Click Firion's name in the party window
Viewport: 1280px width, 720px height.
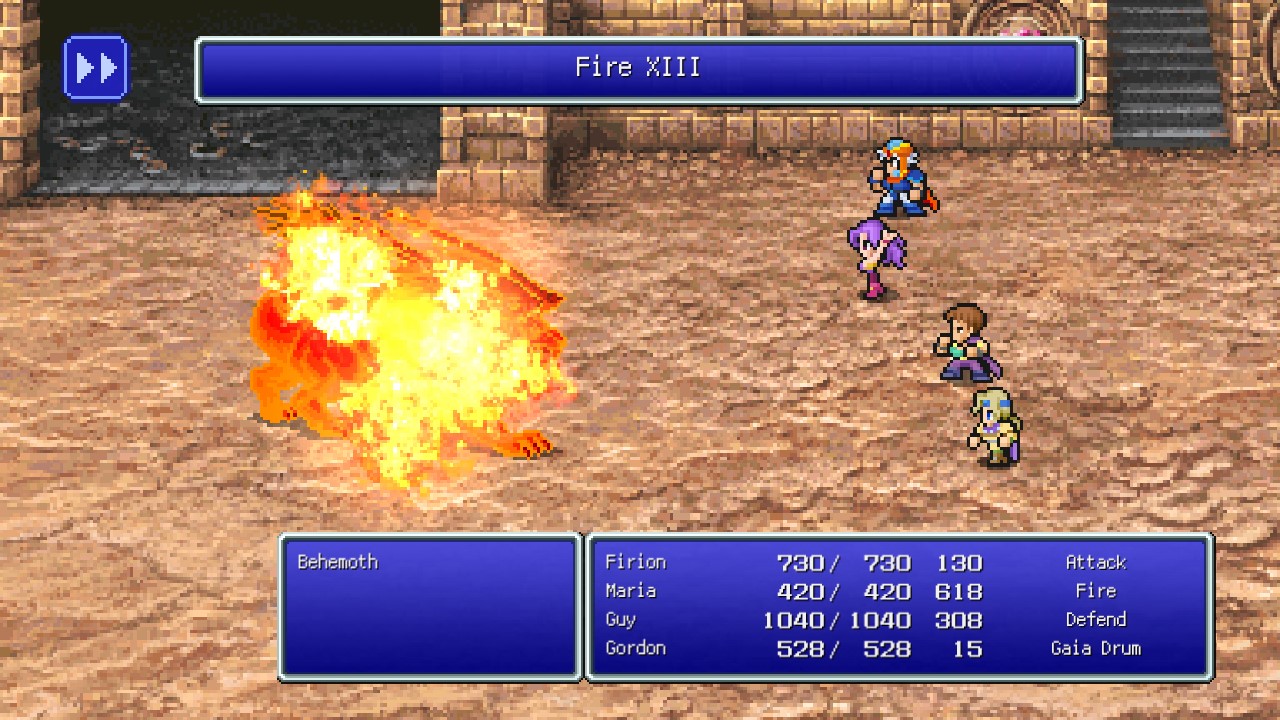coord(636,562)
